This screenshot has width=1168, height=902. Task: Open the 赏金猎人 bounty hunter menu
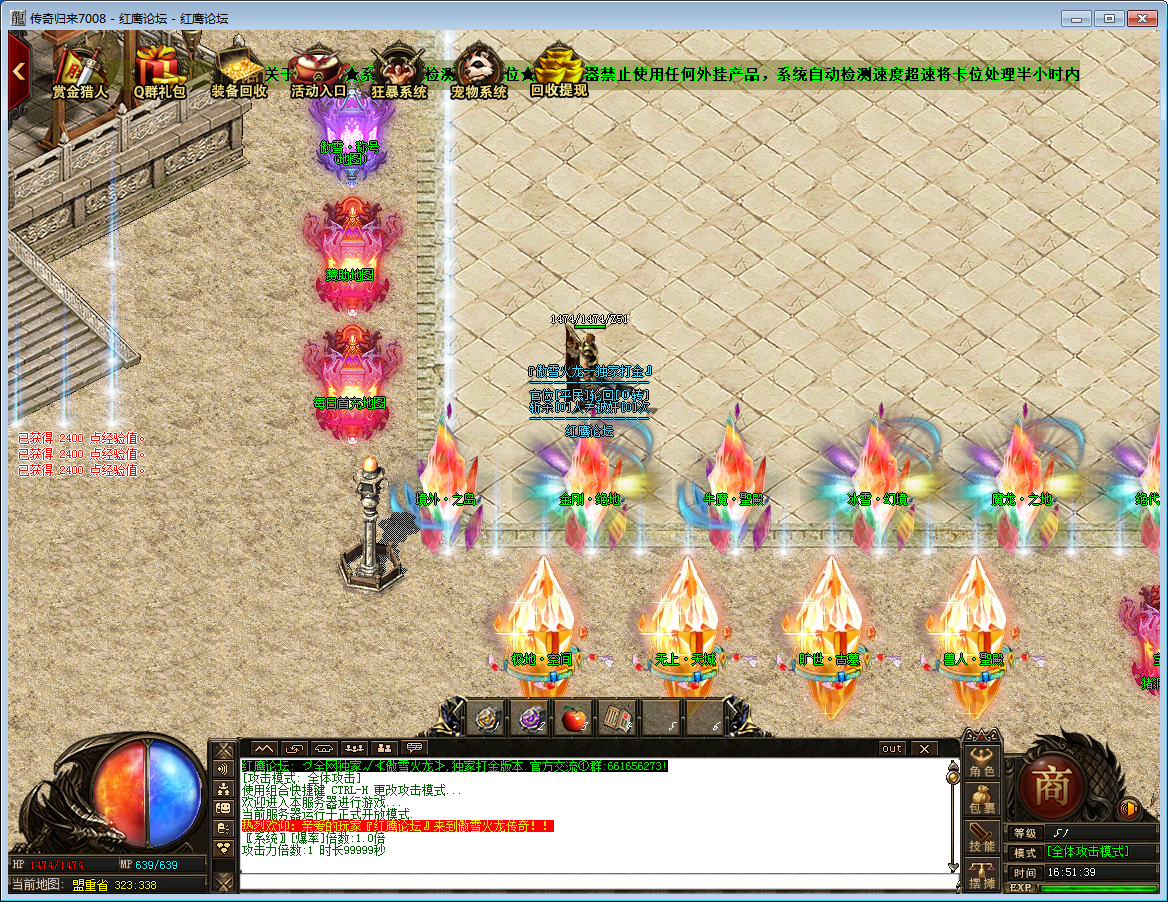click(x=79, y=70)
